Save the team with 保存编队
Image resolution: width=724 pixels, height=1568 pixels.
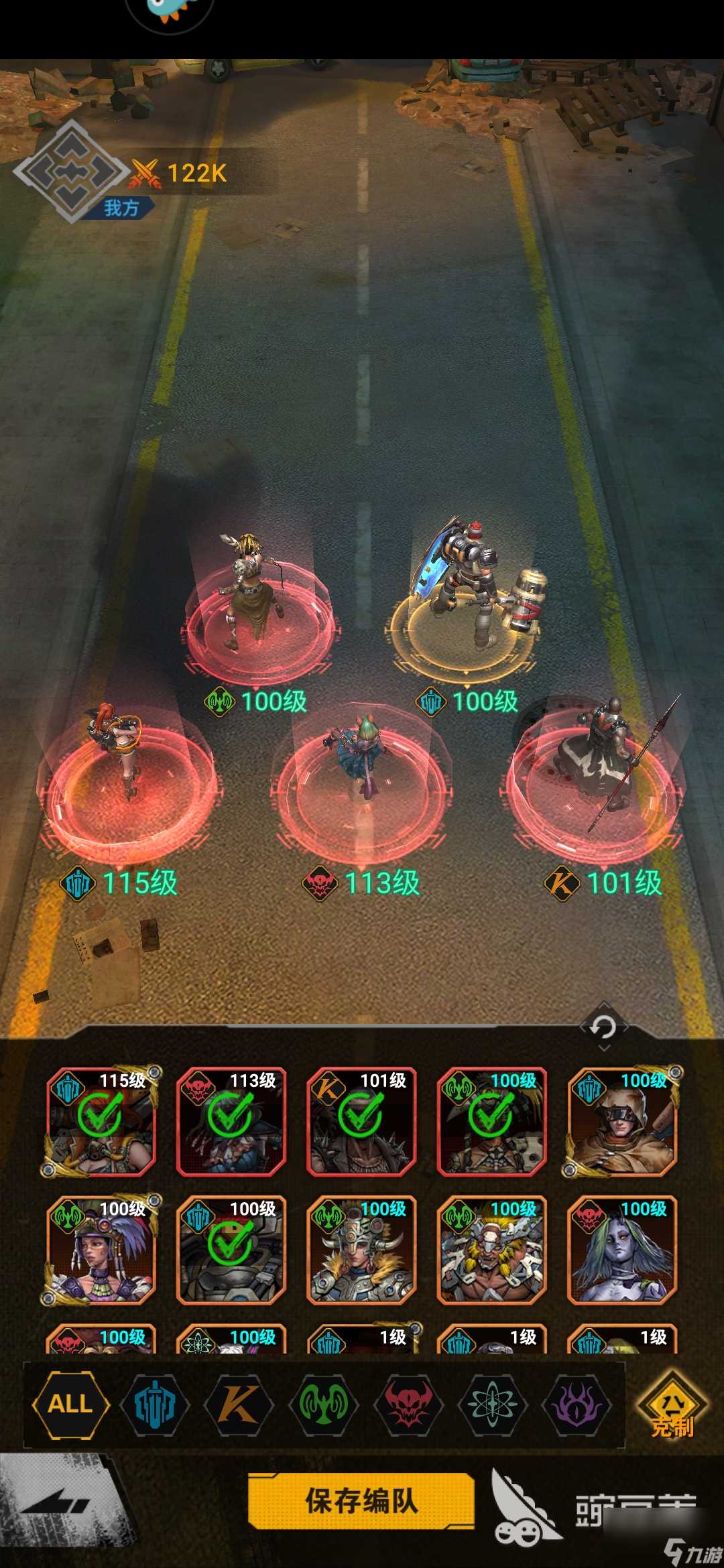point(361,1501)
